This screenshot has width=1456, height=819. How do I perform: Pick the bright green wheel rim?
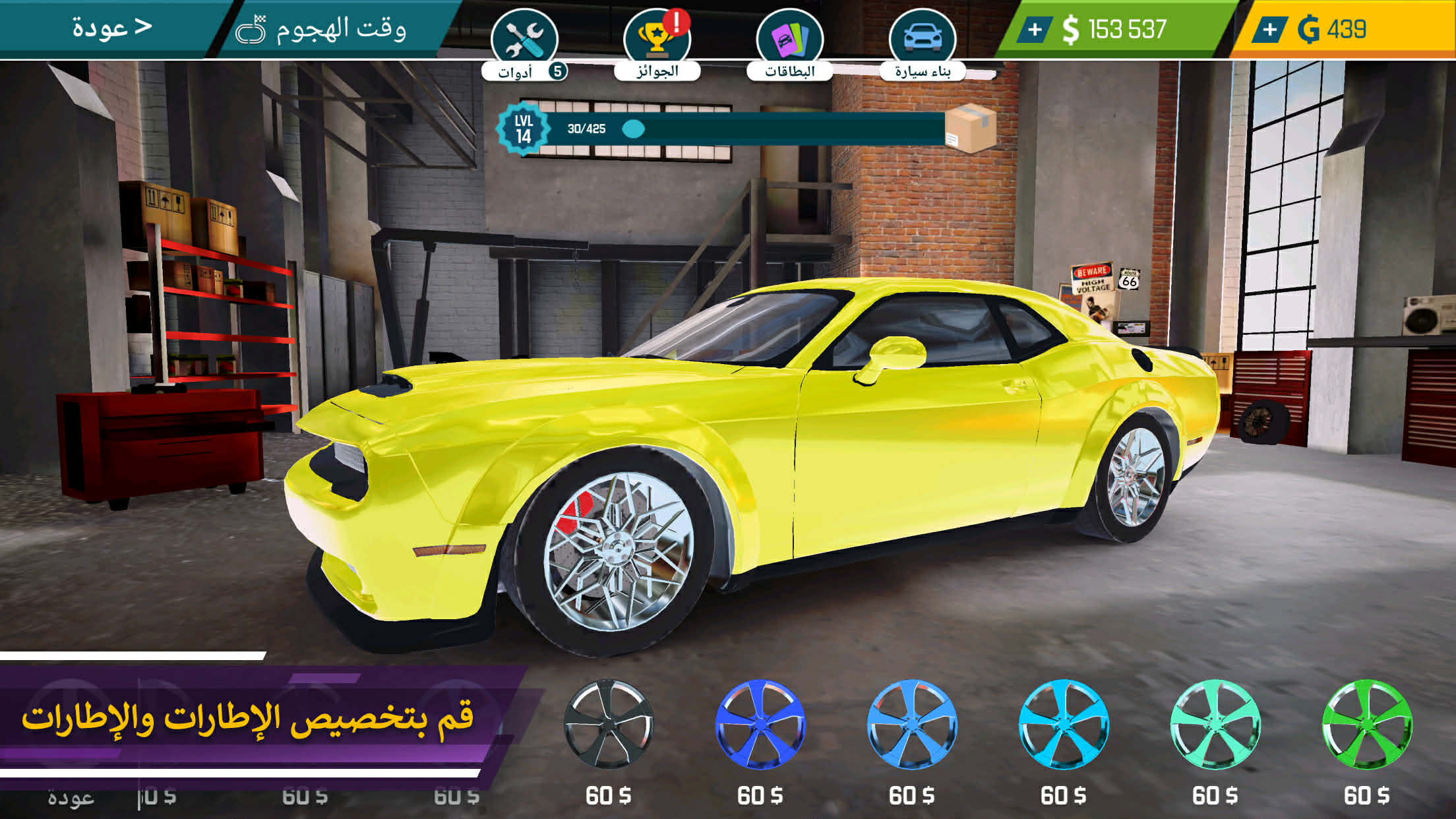click(x=1366, y=724)
